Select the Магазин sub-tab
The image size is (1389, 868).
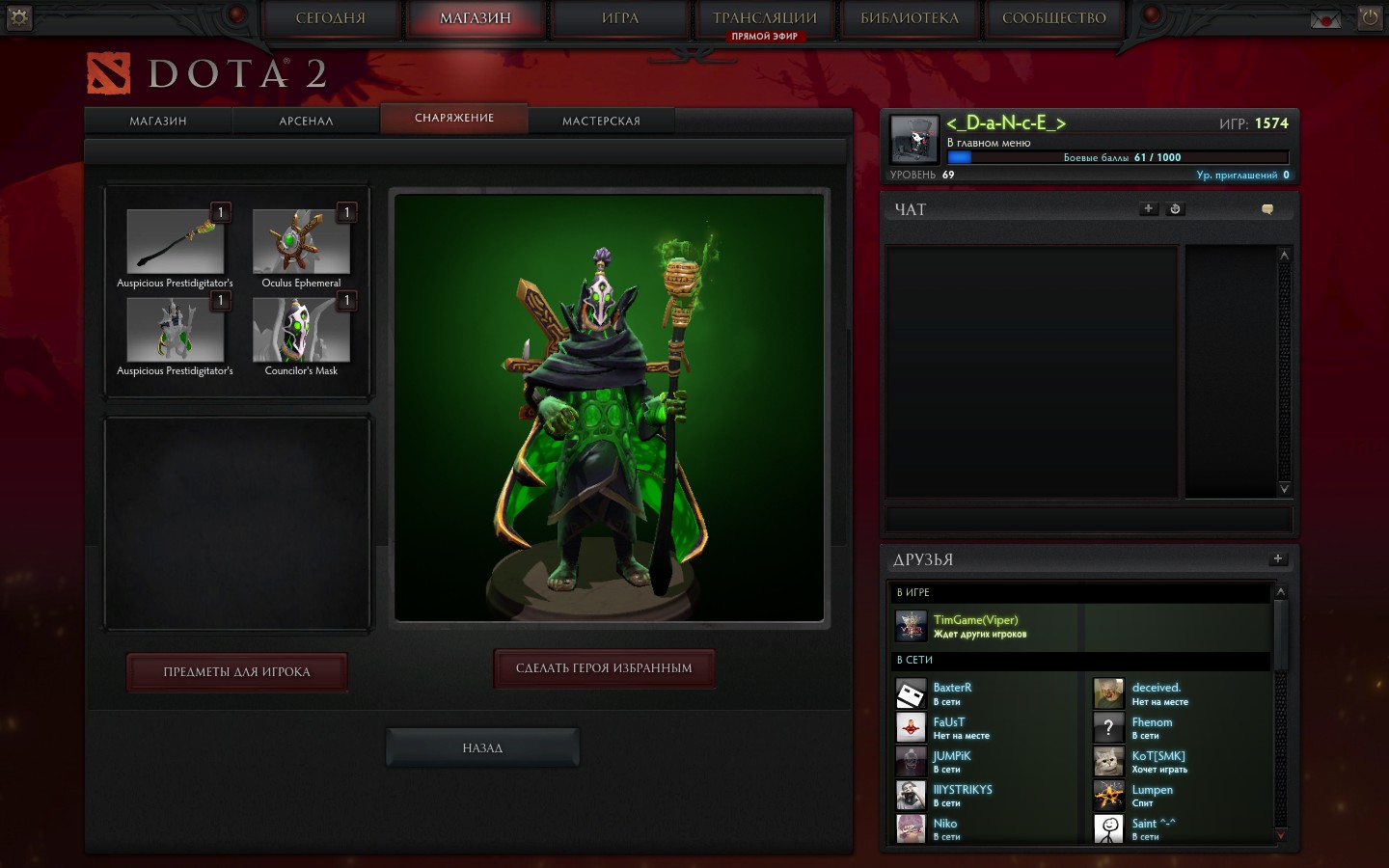point(158,121)
